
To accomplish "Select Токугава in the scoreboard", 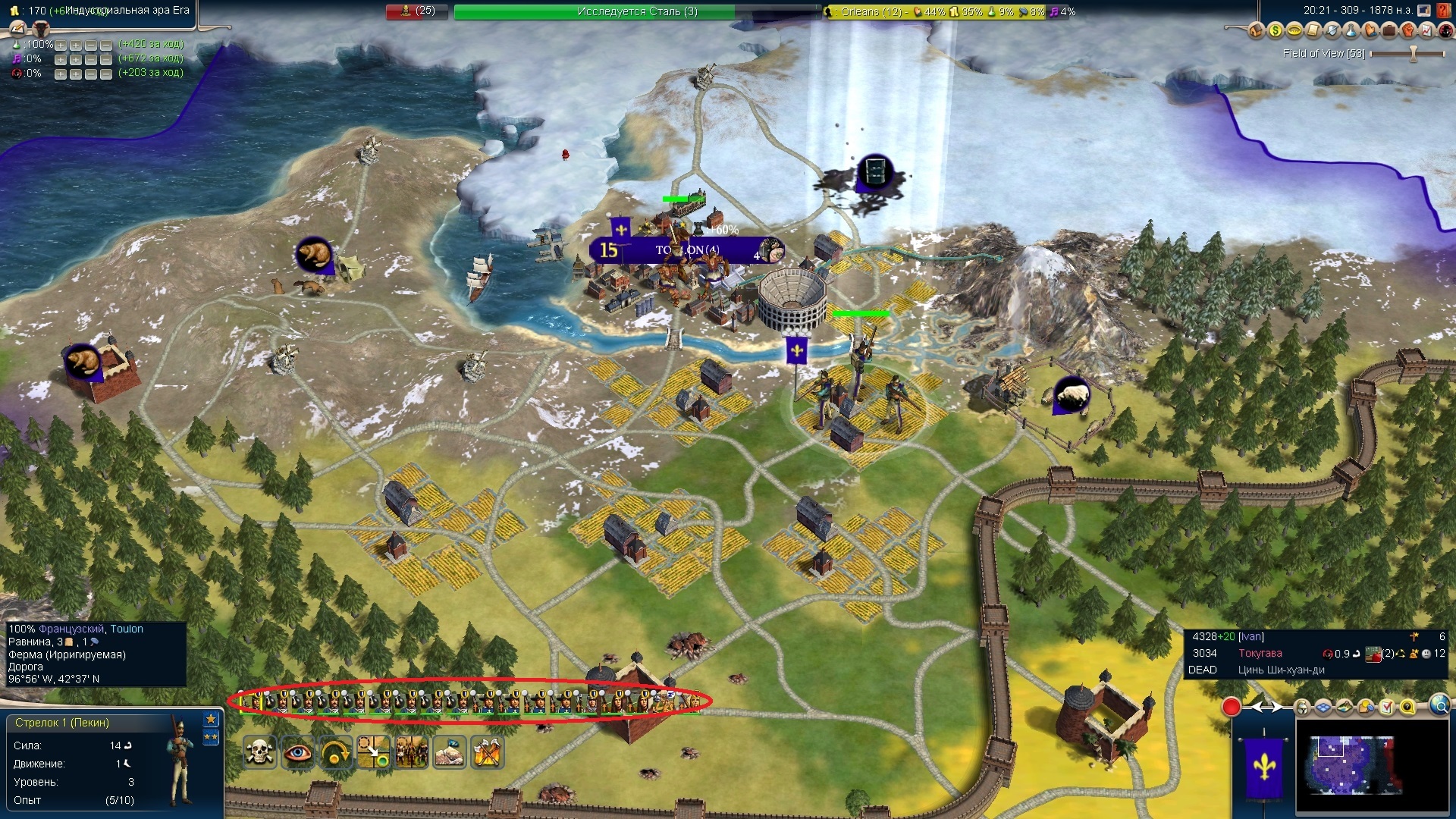I will pos(1260,654).
